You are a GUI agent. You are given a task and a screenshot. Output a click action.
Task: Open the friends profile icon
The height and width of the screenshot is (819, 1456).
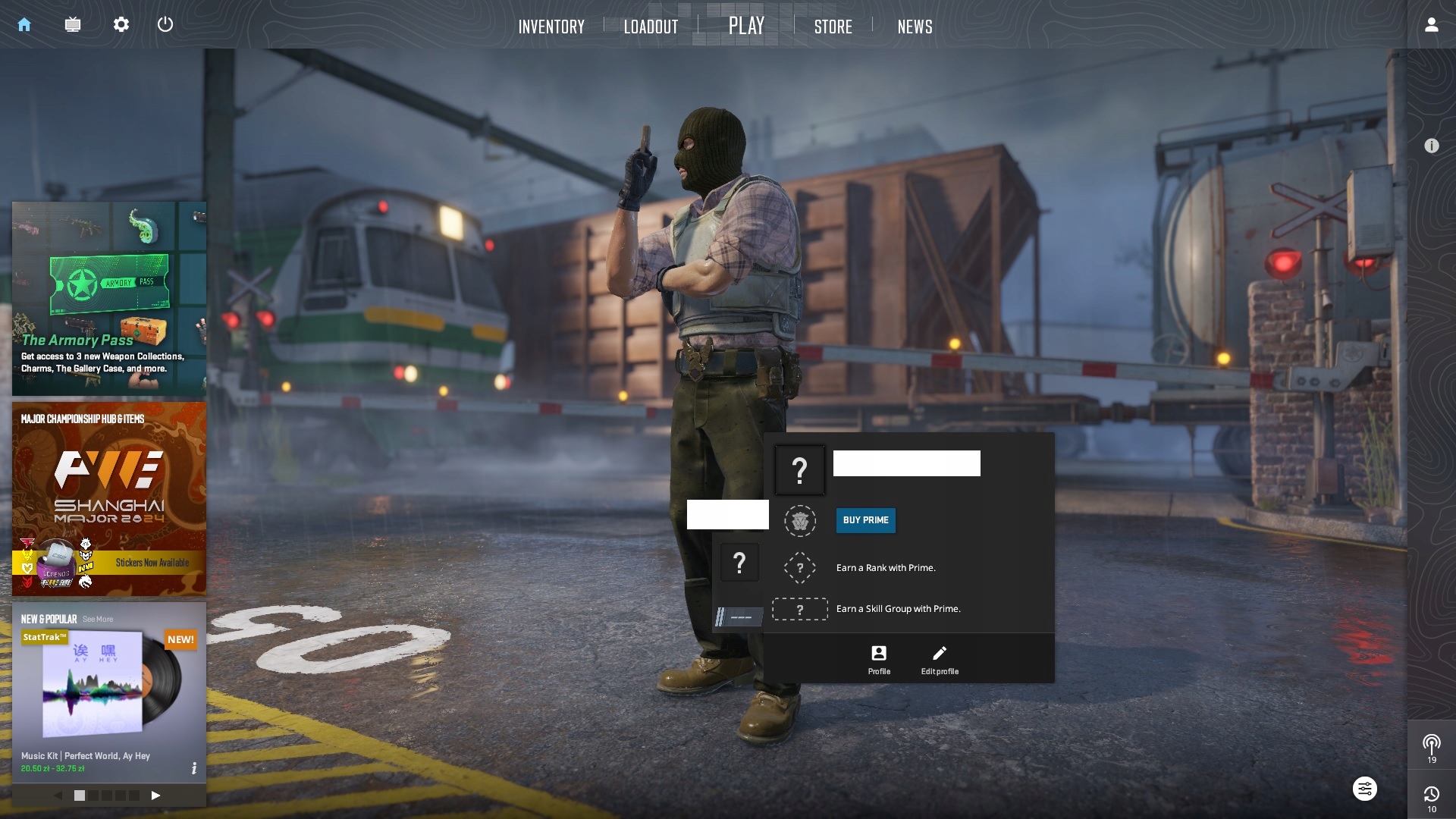tap(1431, 24)
